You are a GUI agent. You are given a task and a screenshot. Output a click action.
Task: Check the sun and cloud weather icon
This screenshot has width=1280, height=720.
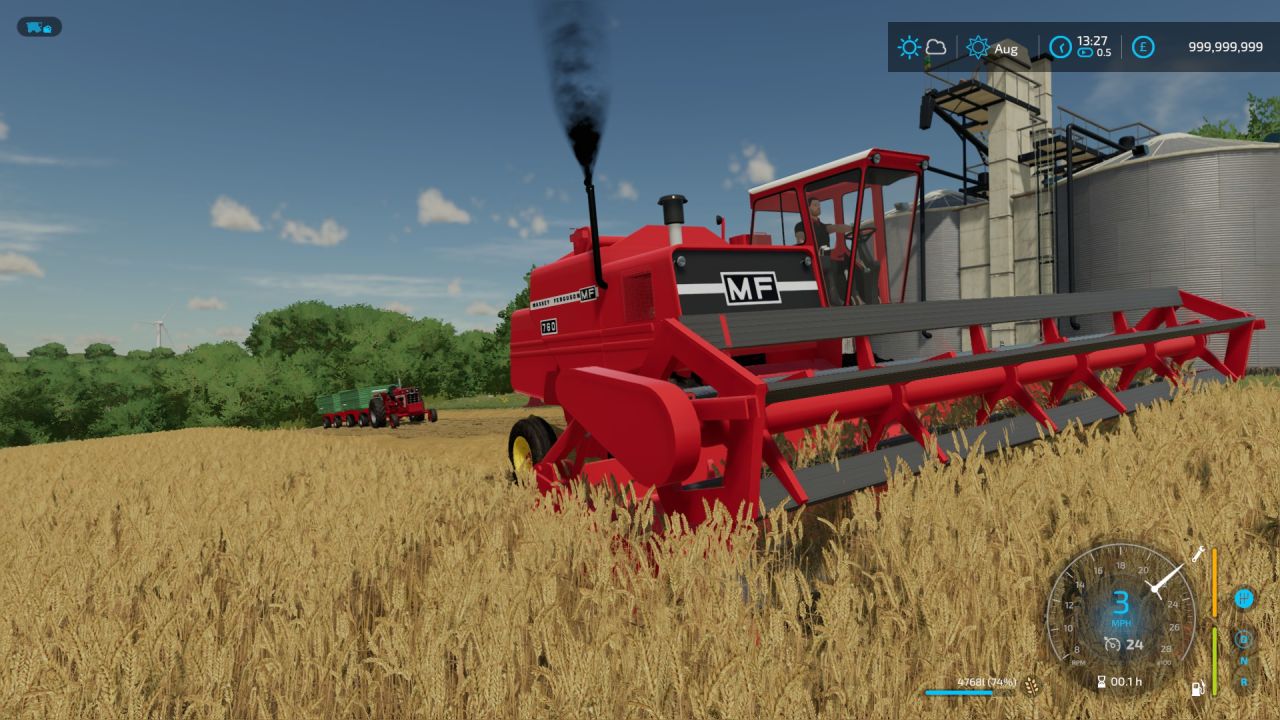(922, 47)
